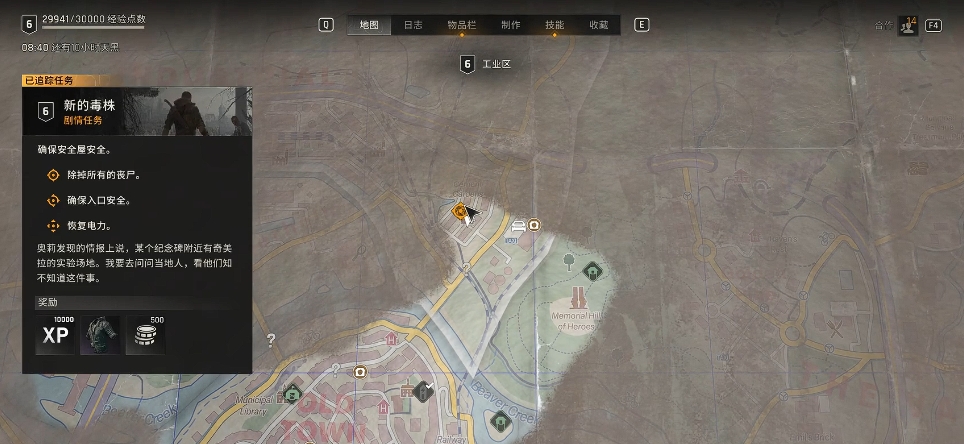Switch to the 制作 (Crafting) tab
Screen dimensions: 964x444
coord(510,25)
